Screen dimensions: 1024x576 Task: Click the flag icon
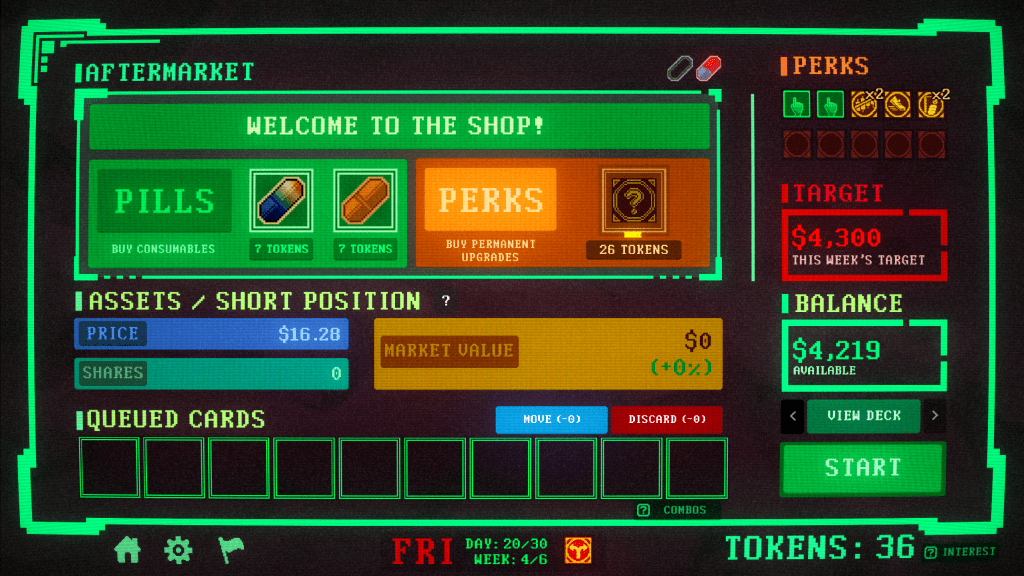tap(230, 549)
